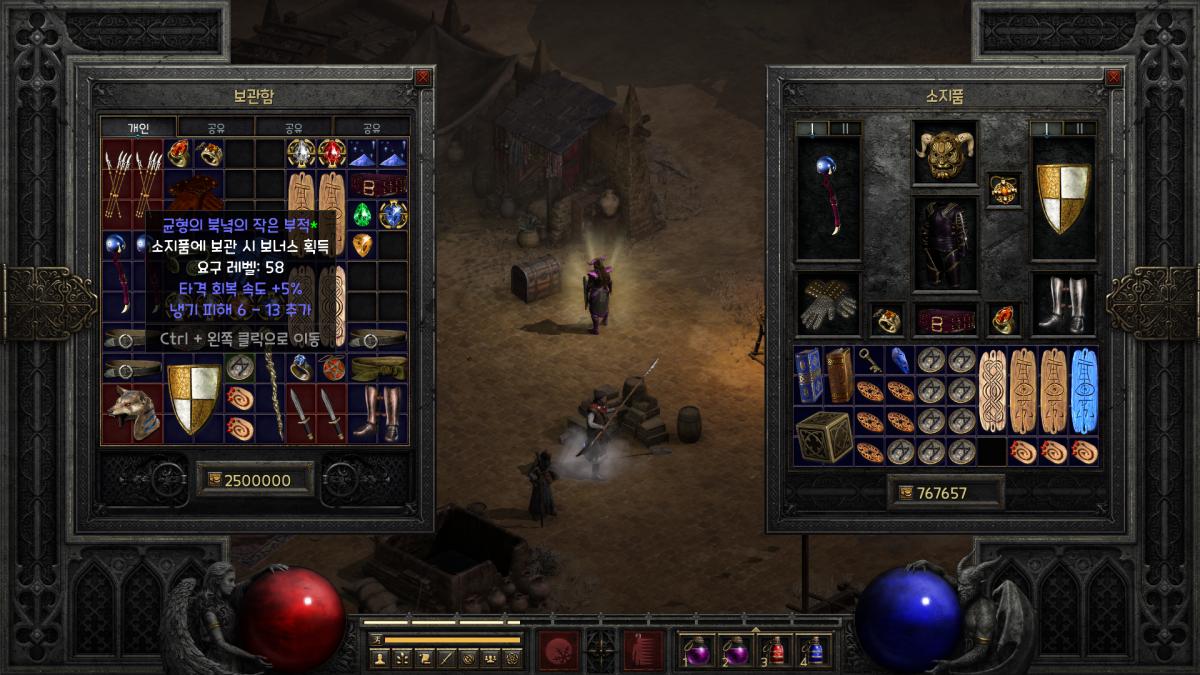
Task: Select the boots in the stash
Action: pyautogui.click(x=378, y=412)
